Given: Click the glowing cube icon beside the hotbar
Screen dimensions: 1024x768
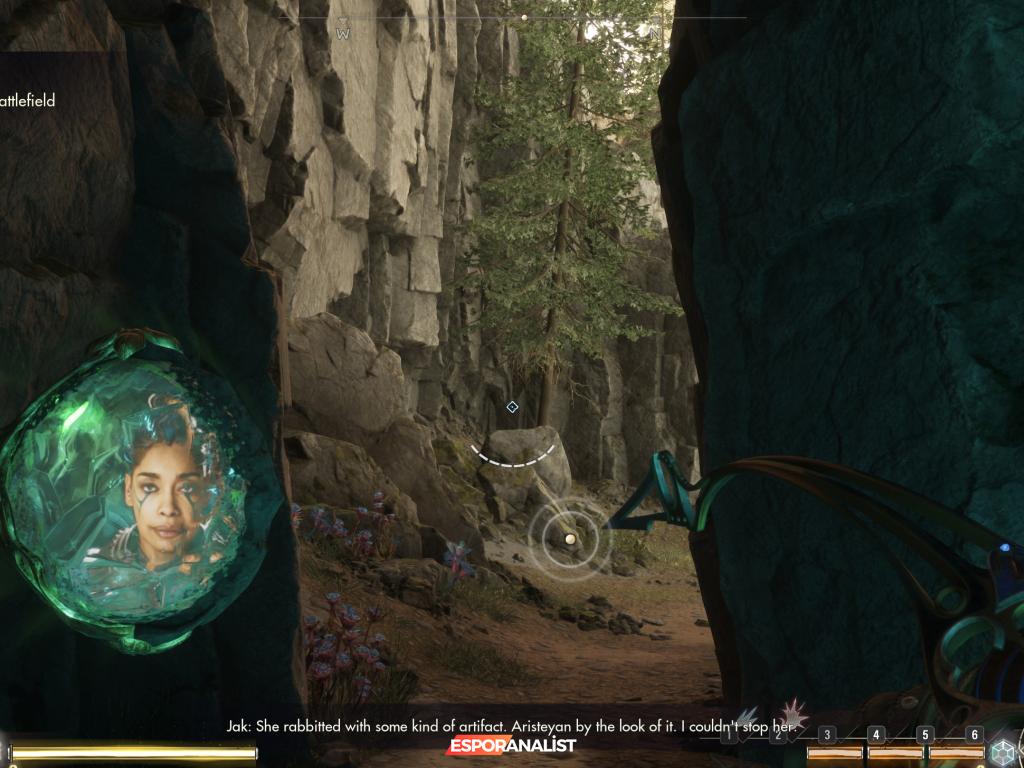Looking at the screenshot, I should coord(1002,752).
